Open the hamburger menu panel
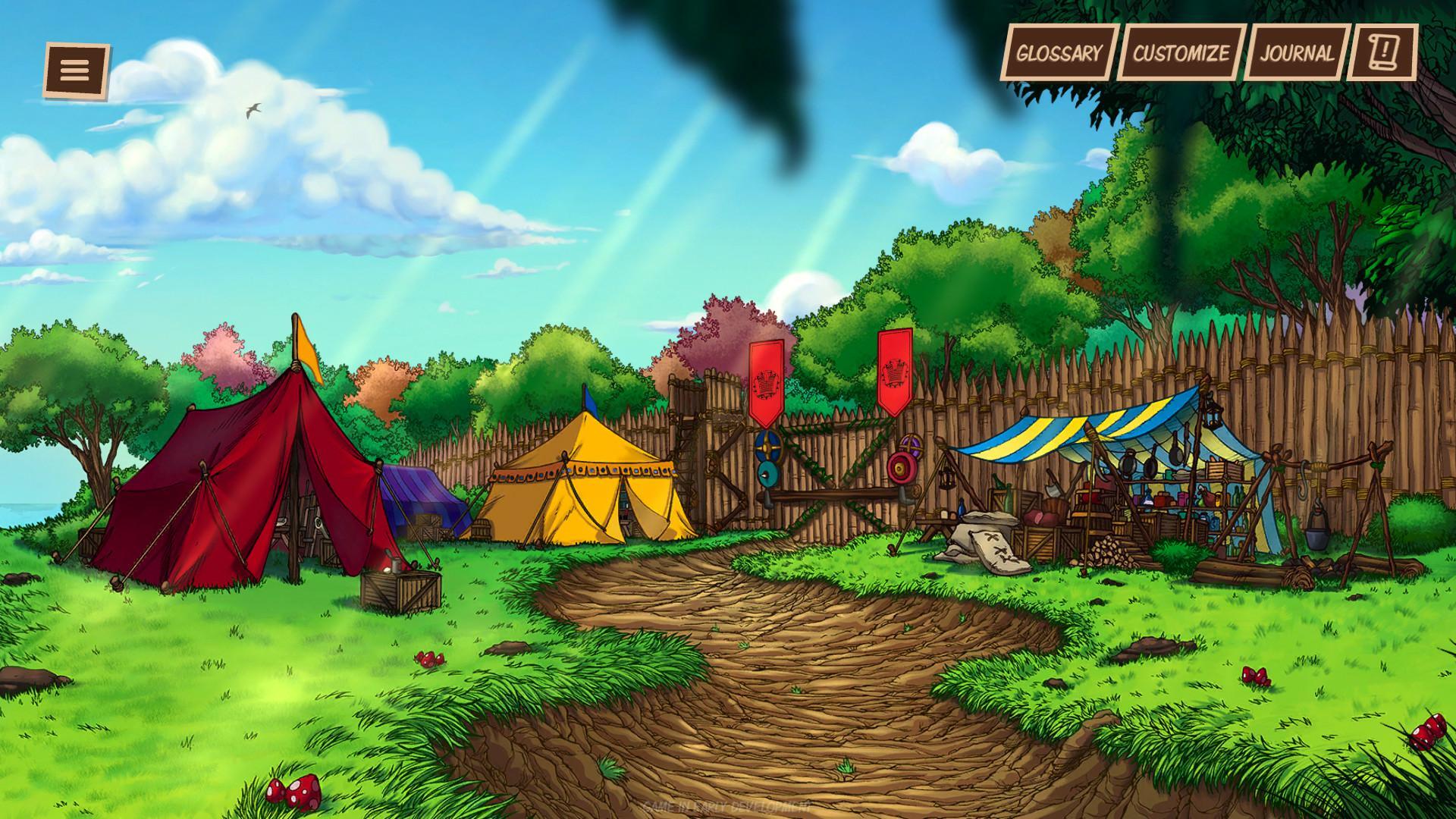Viewport: 1456px width, 819px height. point(75,71)
